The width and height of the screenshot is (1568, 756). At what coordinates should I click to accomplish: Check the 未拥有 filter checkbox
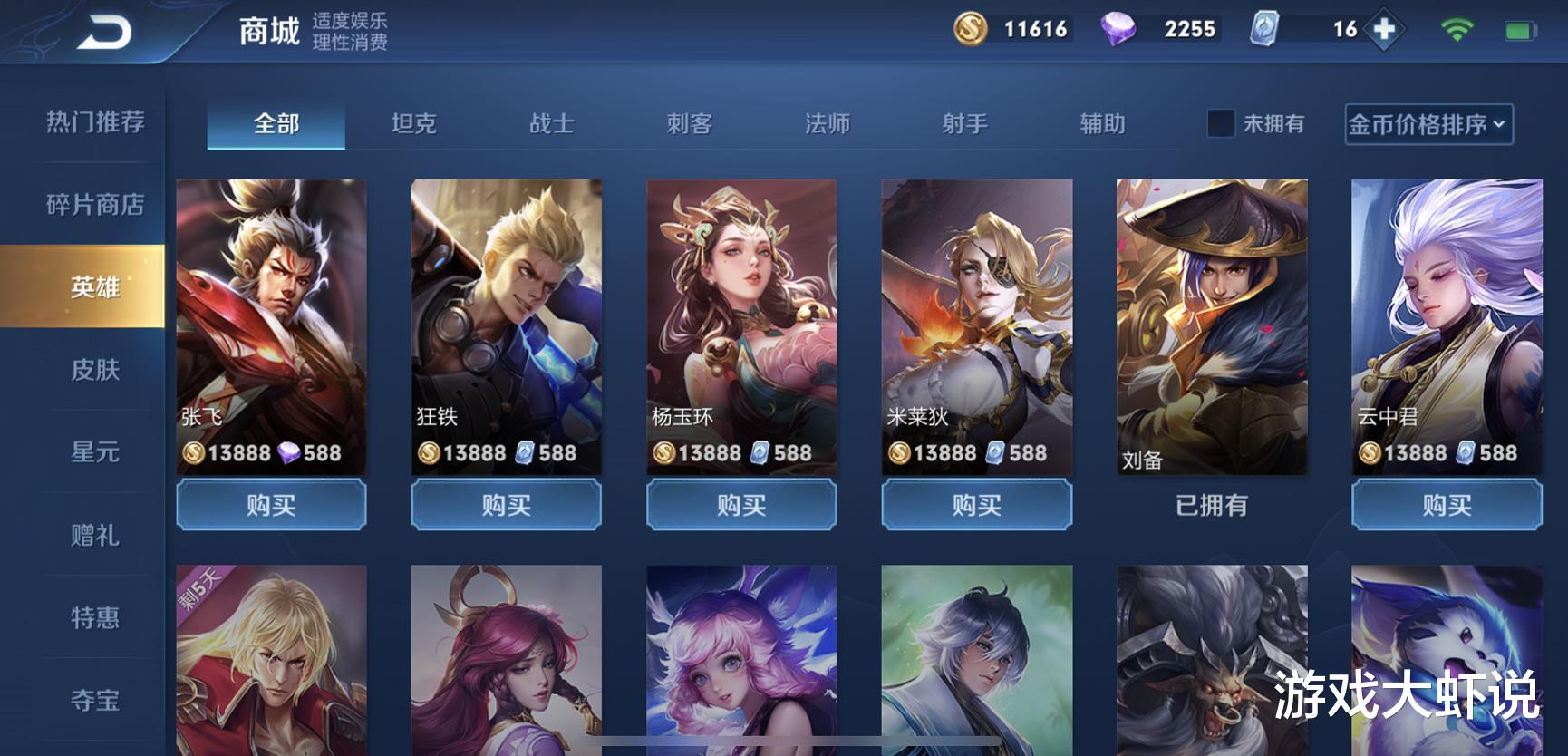[1223, 123]
